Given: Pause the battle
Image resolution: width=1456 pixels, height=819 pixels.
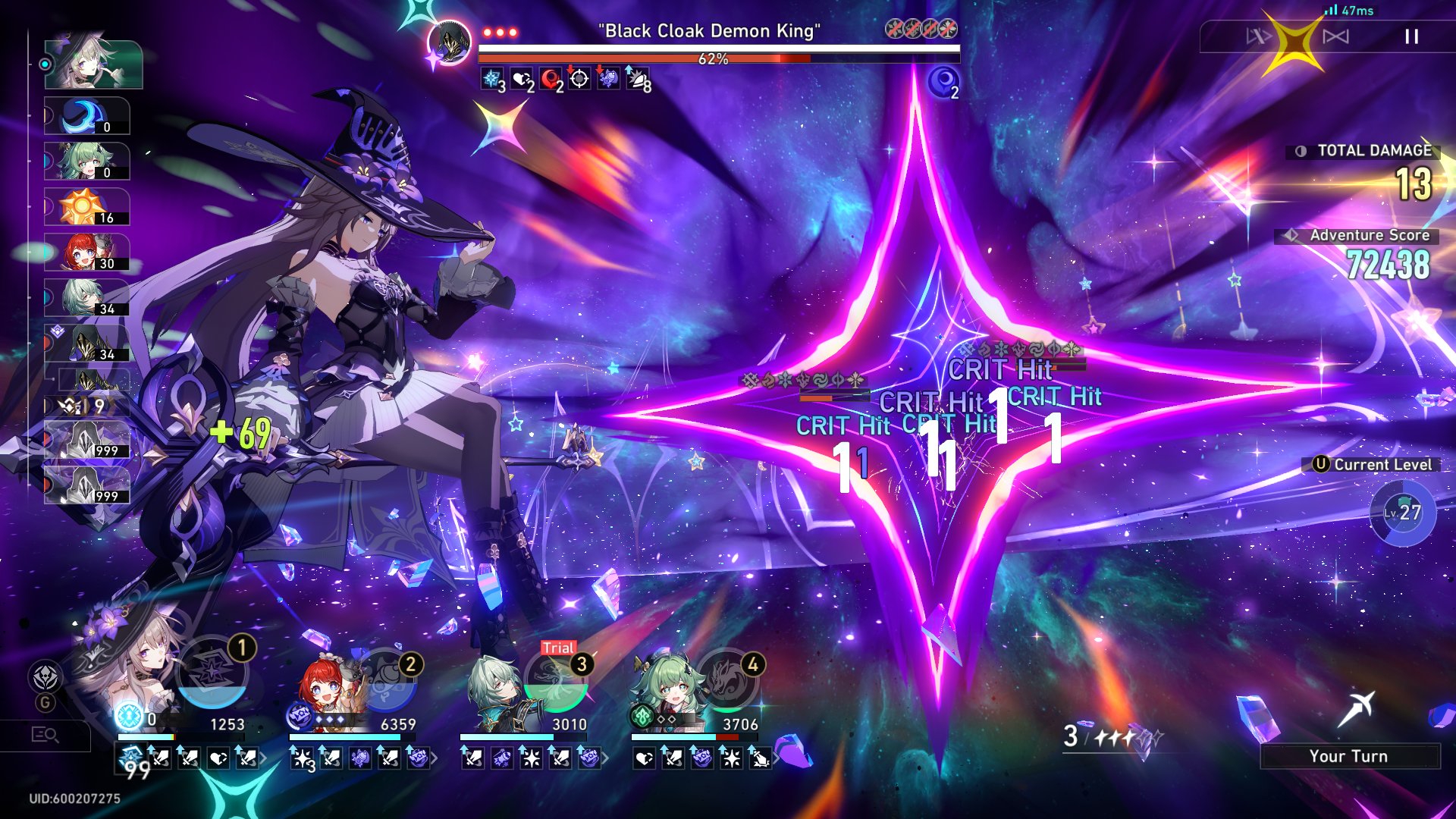Looking at the screenshot, I should click(x=1411, y=36).
